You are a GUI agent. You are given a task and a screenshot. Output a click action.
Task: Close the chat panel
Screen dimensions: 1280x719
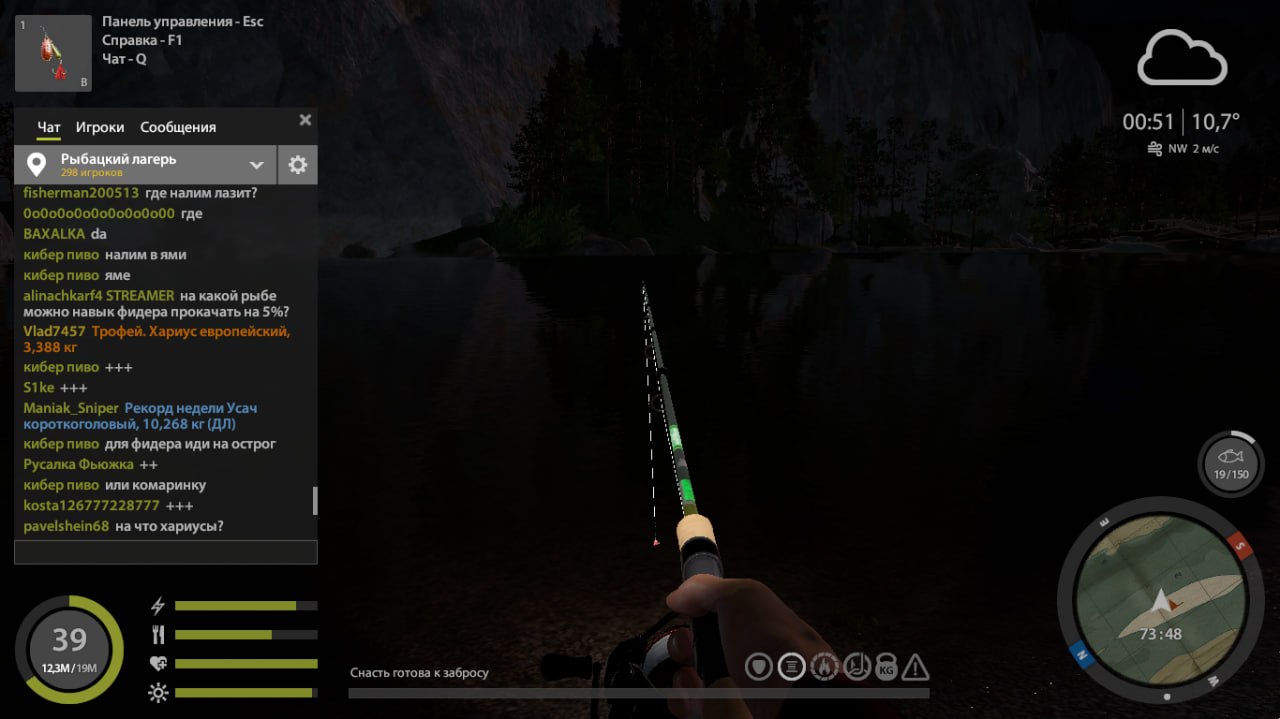(305, 120)
